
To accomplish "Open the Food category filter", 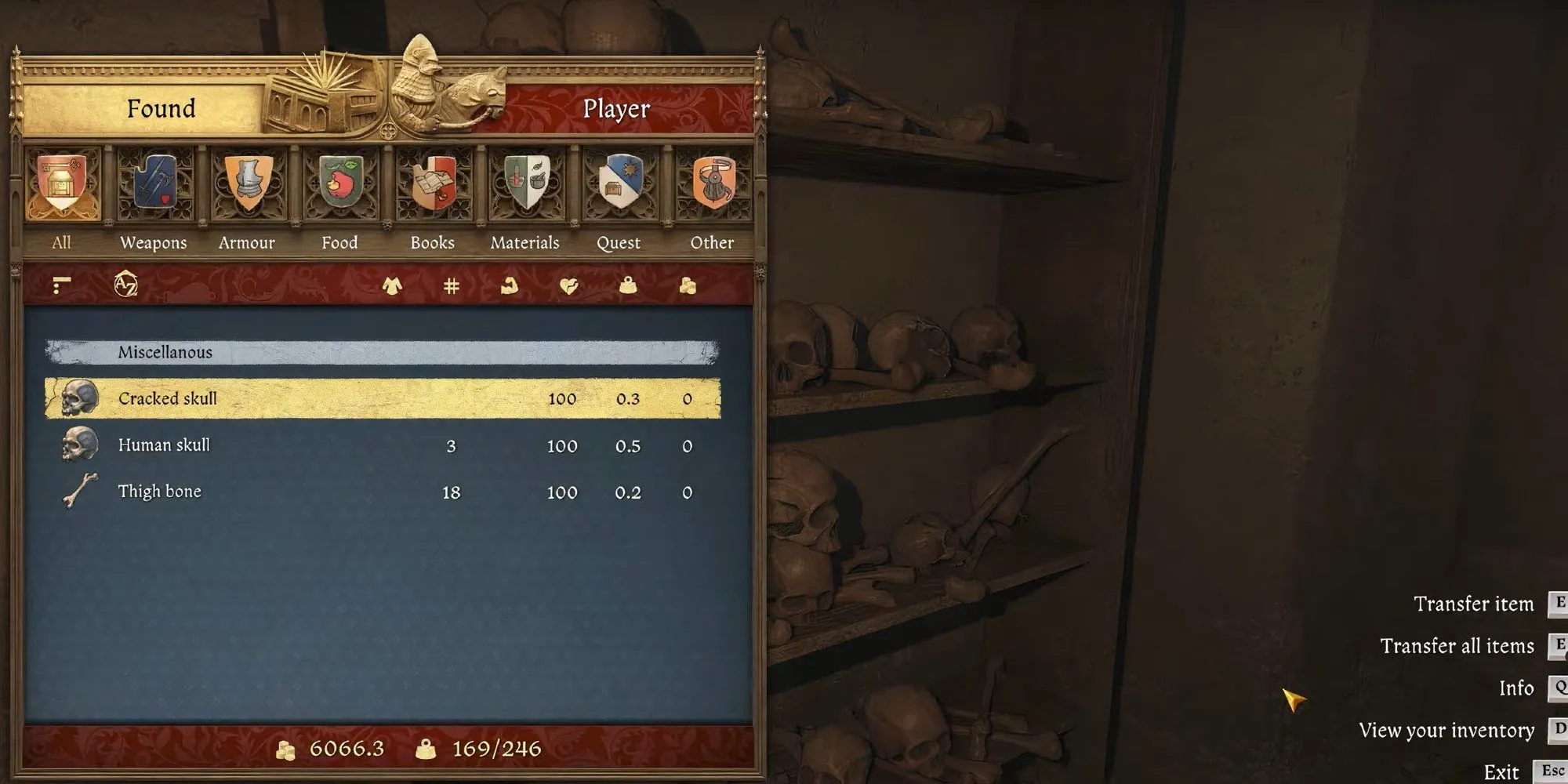I will click(340, 187).
